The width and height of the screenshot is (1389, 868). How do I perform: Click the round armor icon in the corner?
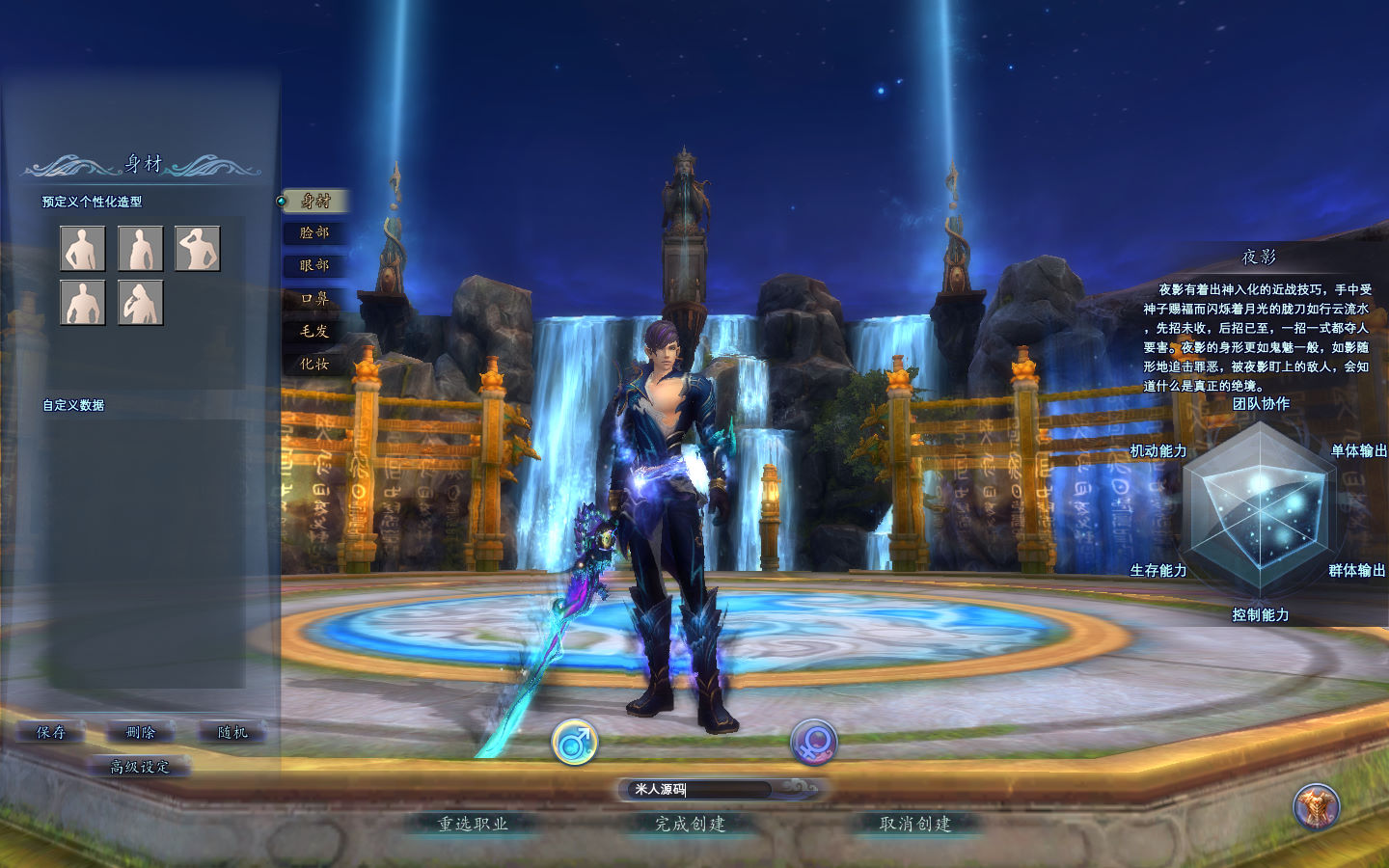tap(1316, 806)
